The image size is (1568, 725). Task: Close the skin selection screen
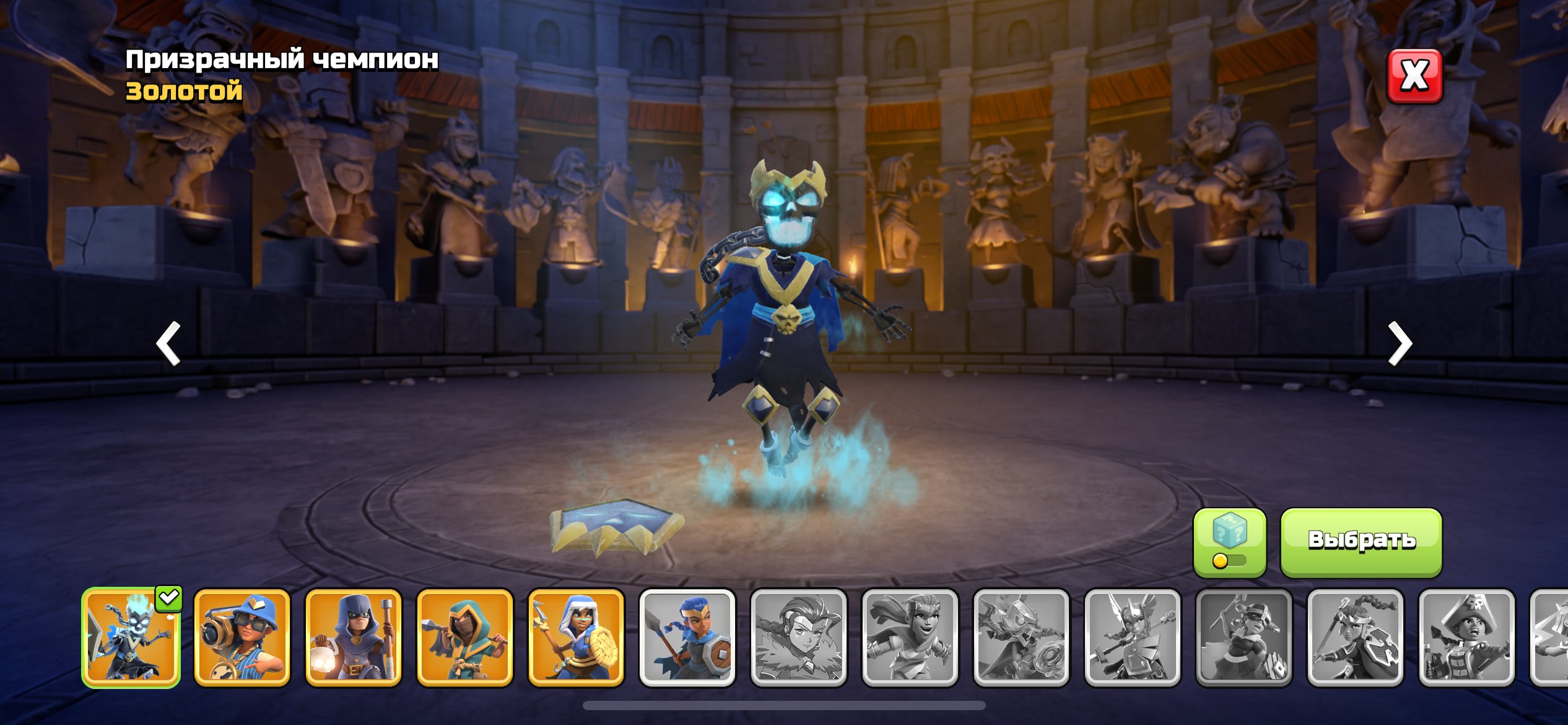click(1414, 76)
